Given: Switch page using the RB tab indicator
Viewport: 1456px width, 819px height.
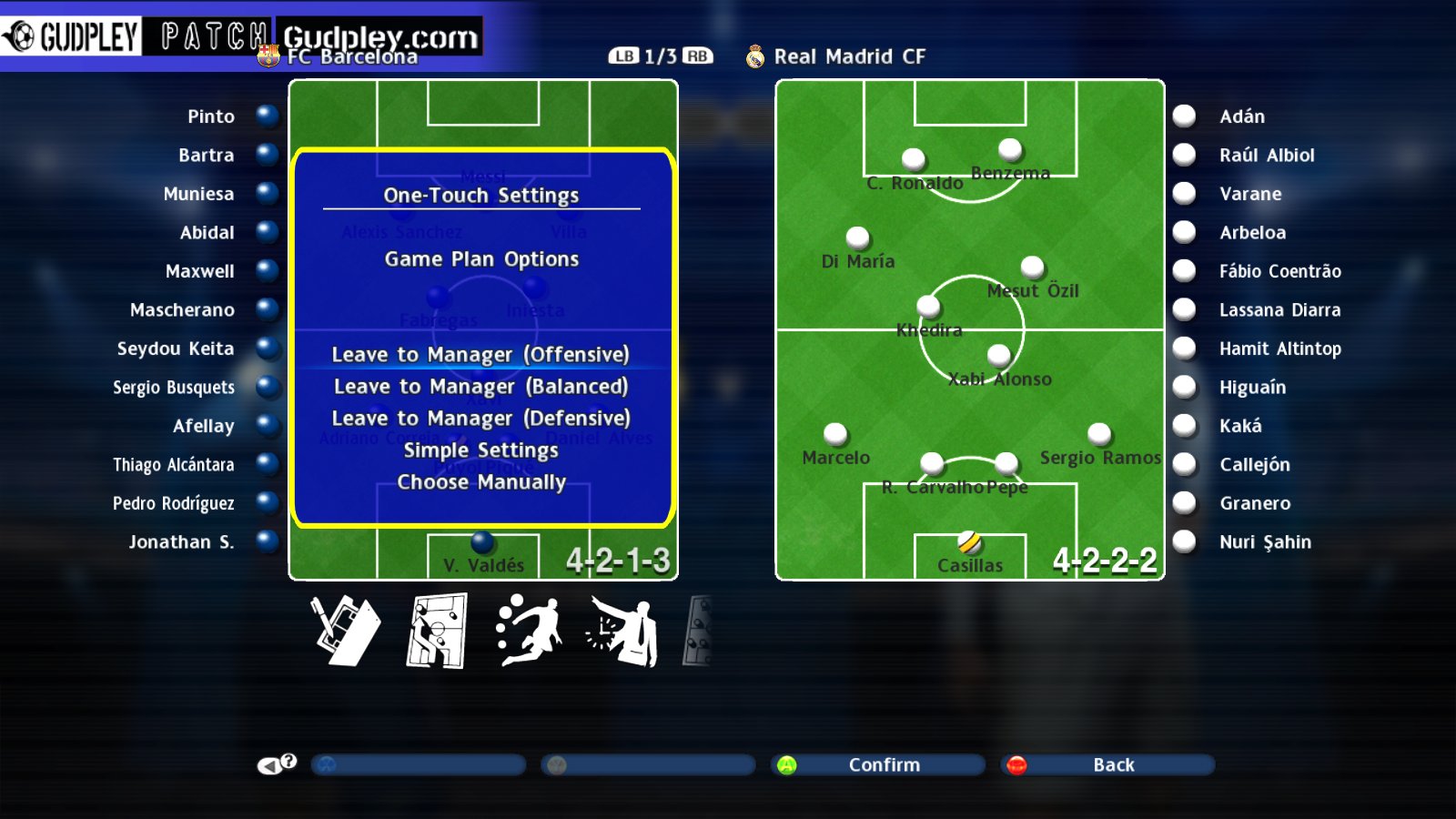Looking at the screenshot, I should pos(695,56).
